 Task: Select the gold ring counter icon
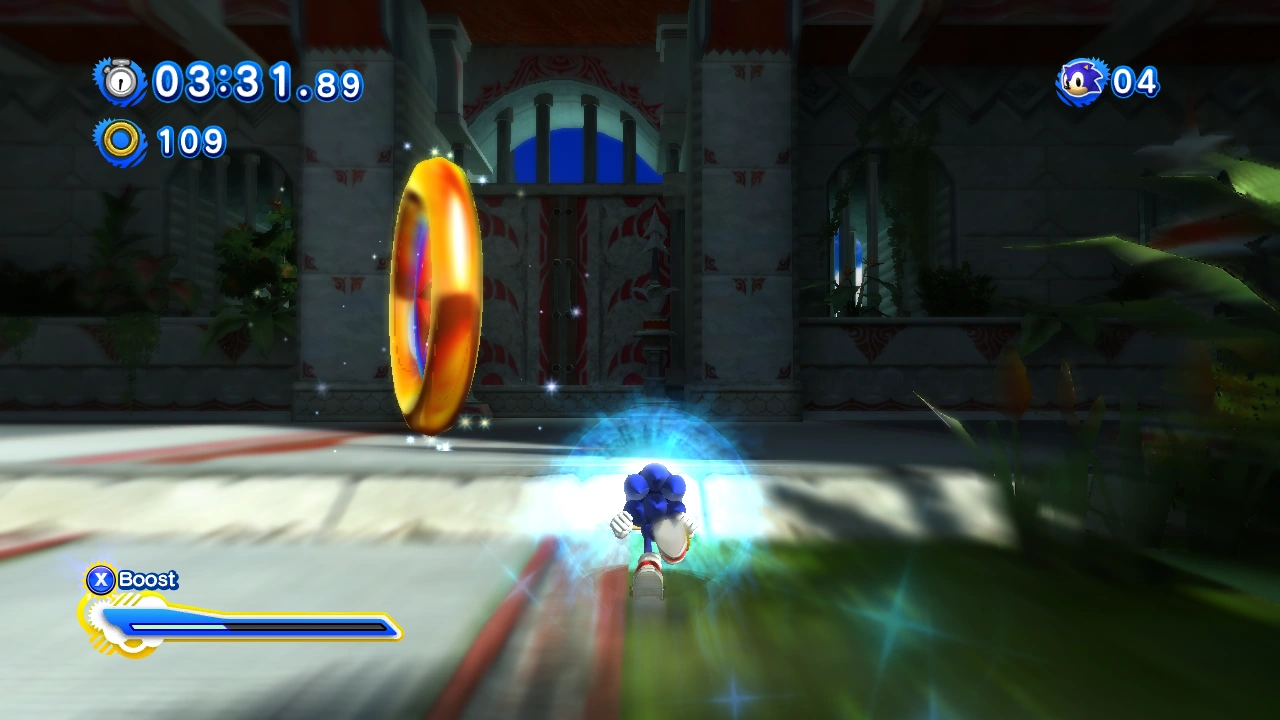tap(121, 141)
